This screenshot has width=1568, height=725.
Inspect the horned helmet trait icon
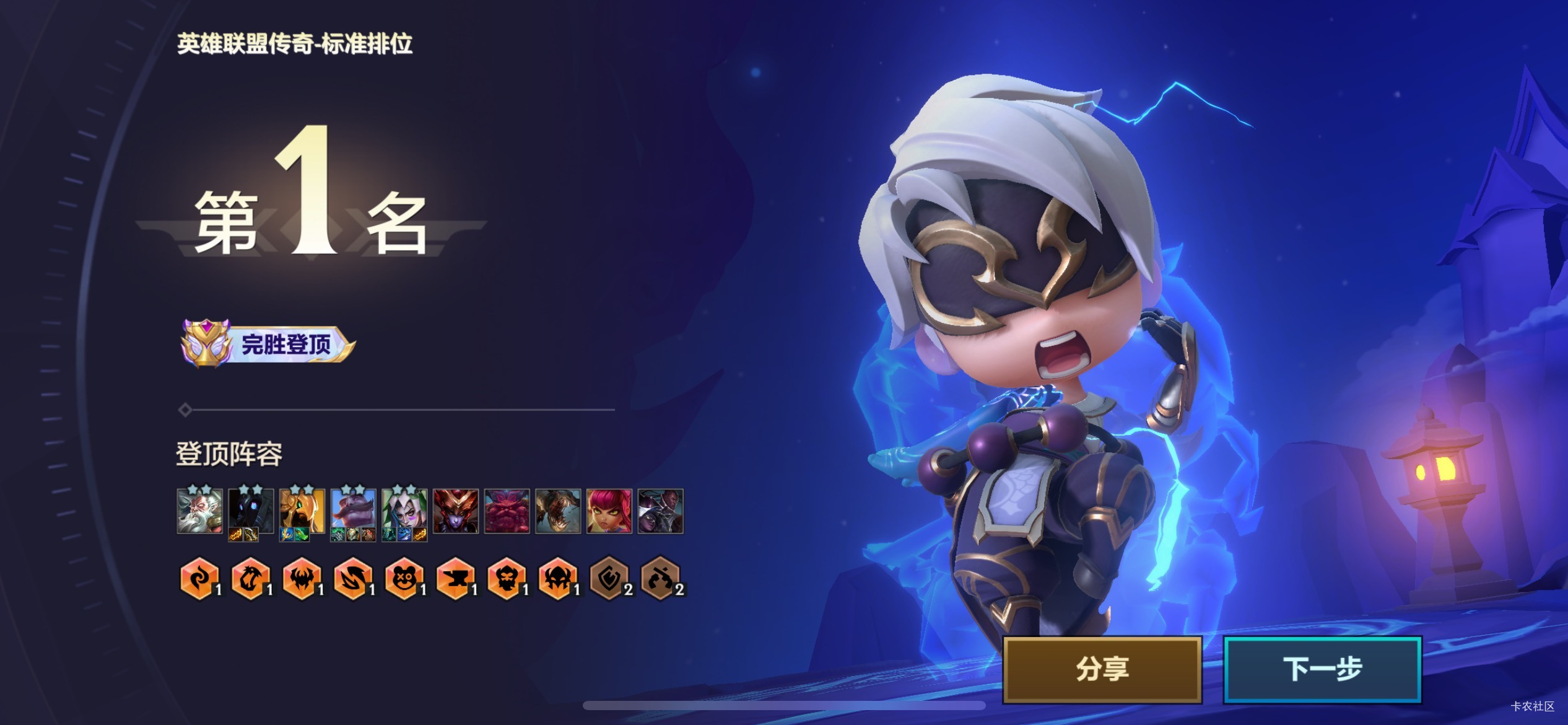(557, 579)
